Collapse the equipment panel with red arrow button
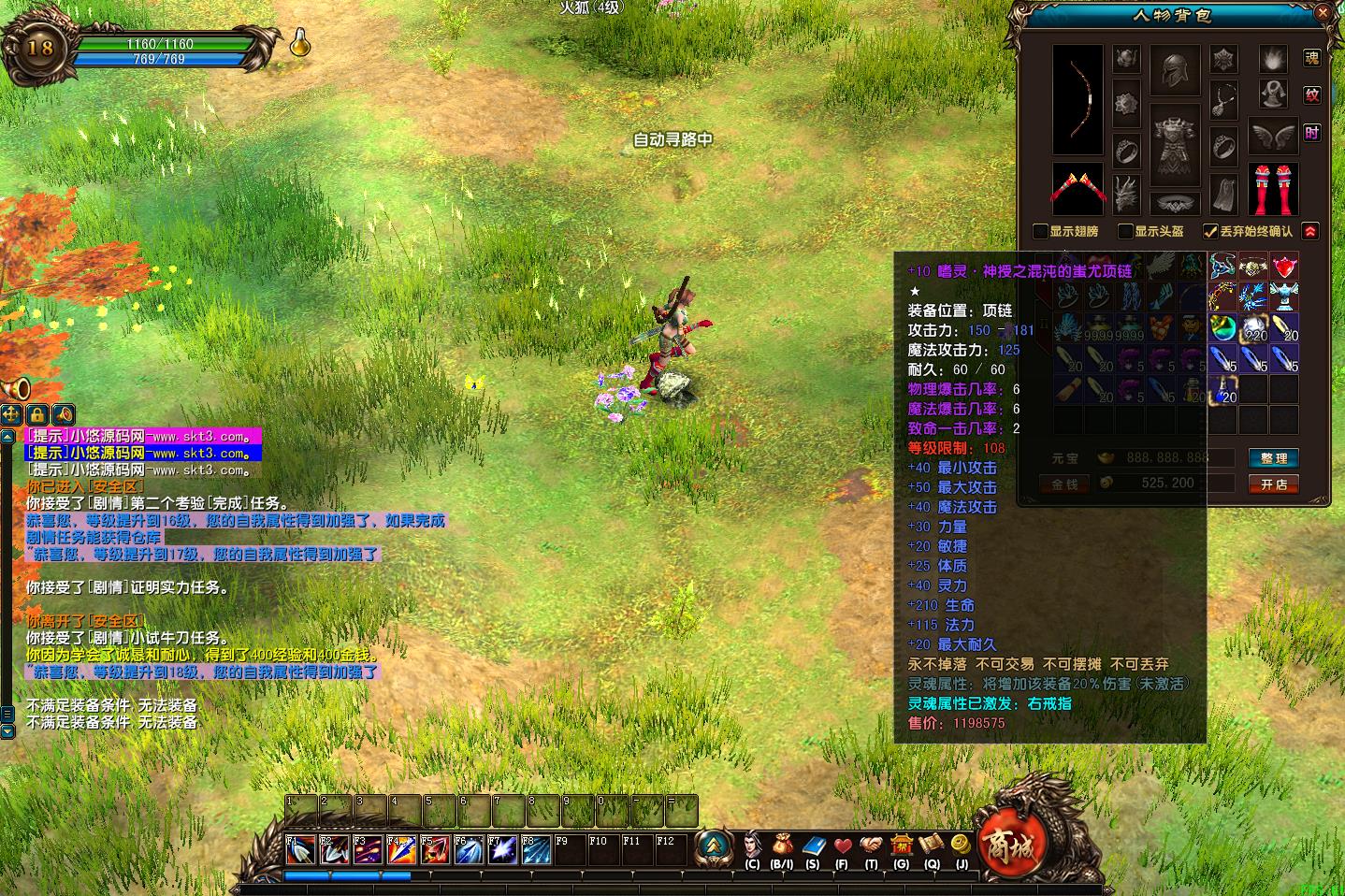The image size is (1345, 896). (x=1310, y=231)
